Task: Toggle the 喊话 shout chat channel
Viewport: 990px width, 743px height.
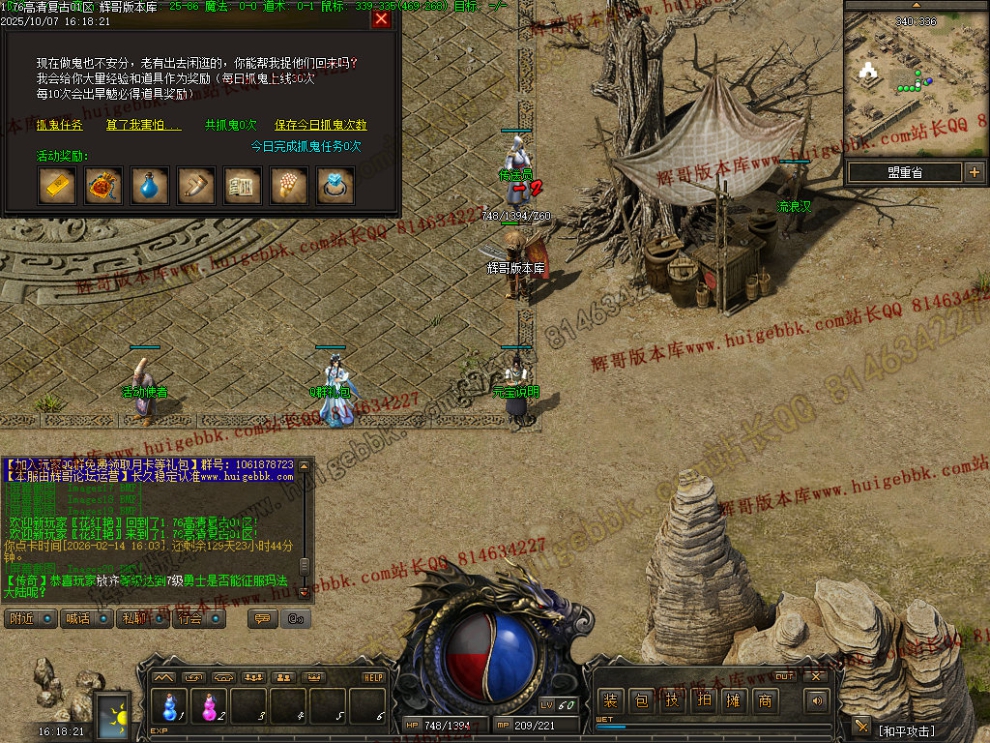Action: click(87, 619)
